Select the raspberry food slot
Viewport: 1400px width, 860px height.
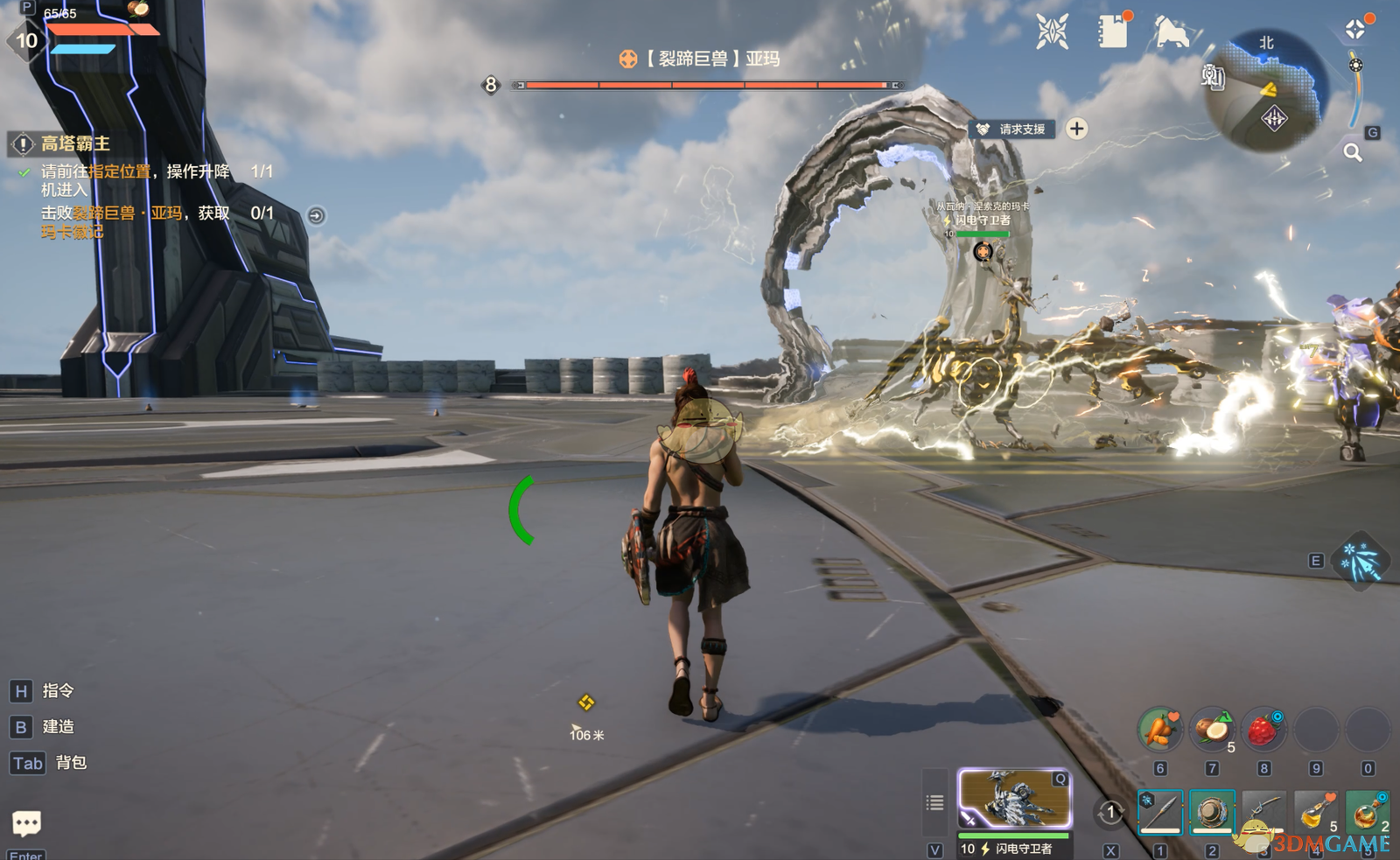(x=1263, y=730)
